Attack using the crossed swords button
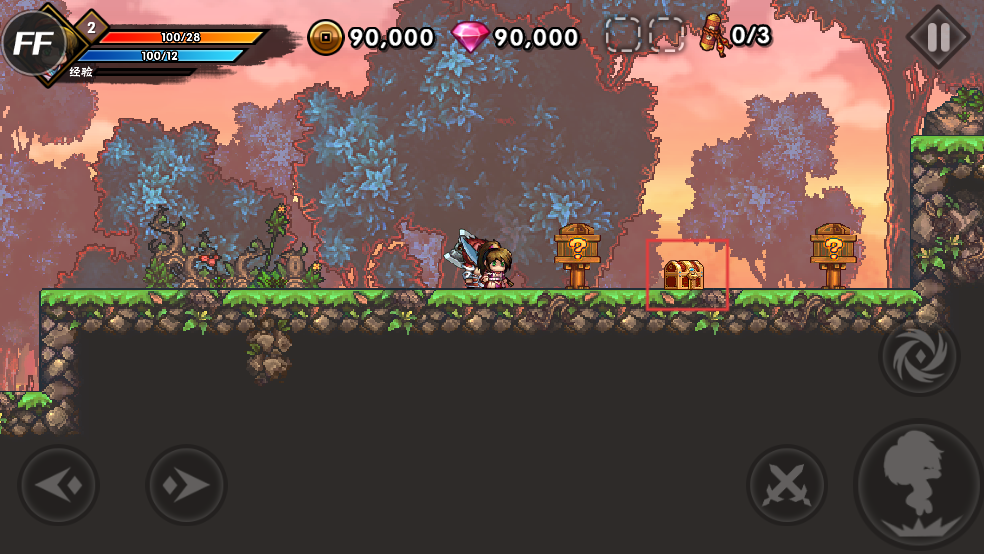 pos(787,486)
